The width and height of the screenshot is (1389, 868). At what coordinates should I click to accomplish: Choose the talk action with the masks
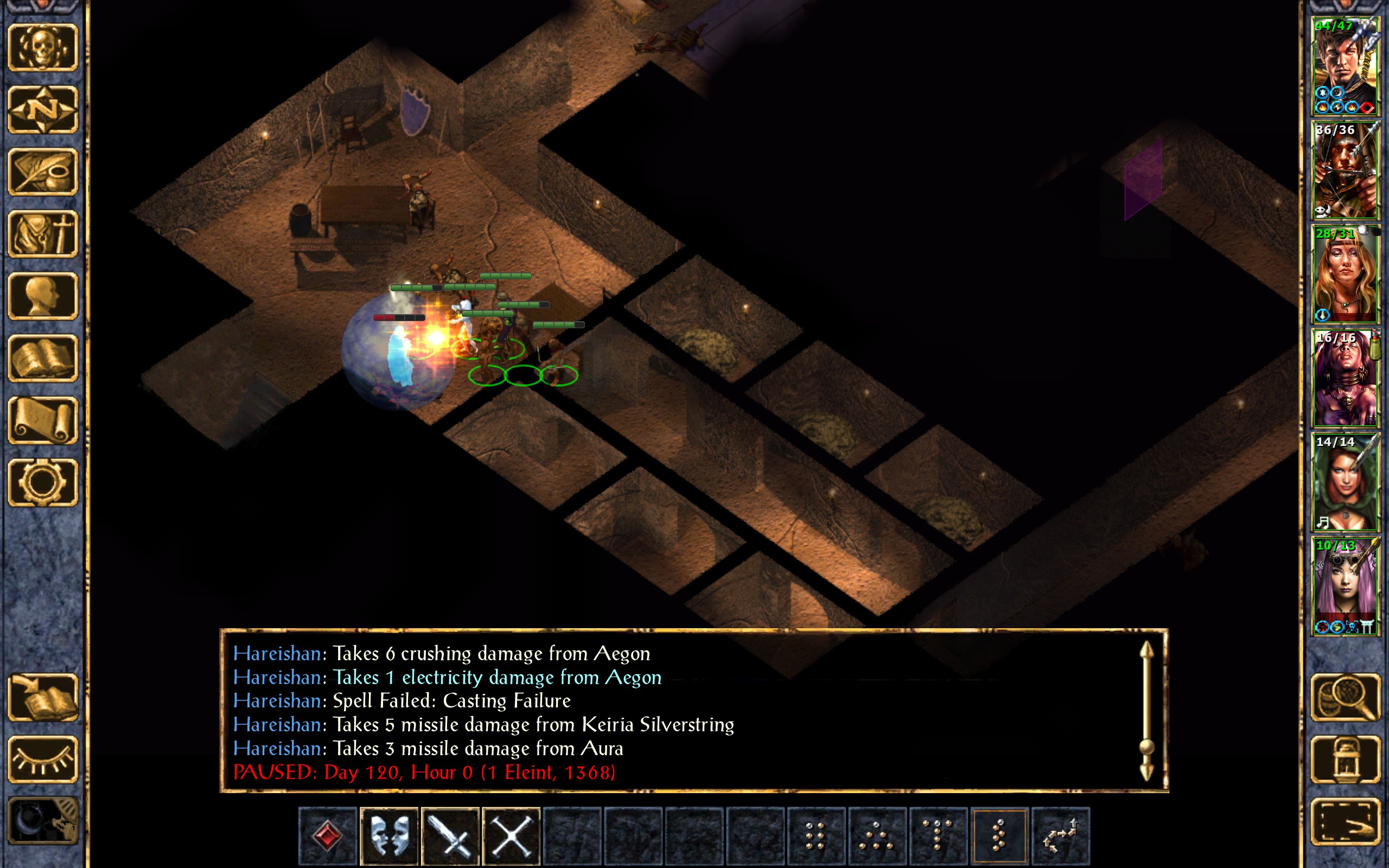tap(389, 835)
